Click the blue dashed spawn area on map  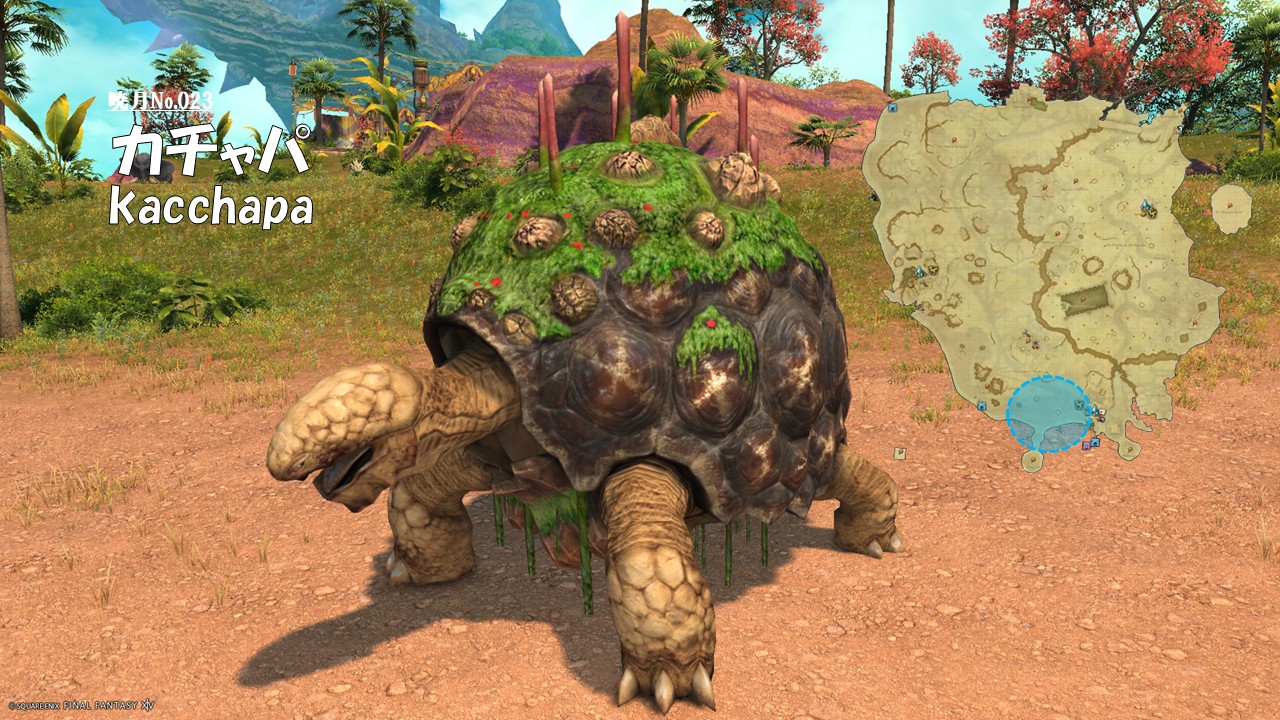point(1048,414)
